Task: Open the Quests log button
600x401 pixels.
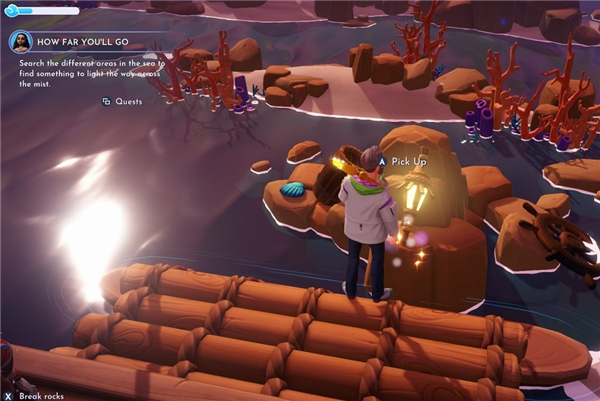Action: [122, 101]
